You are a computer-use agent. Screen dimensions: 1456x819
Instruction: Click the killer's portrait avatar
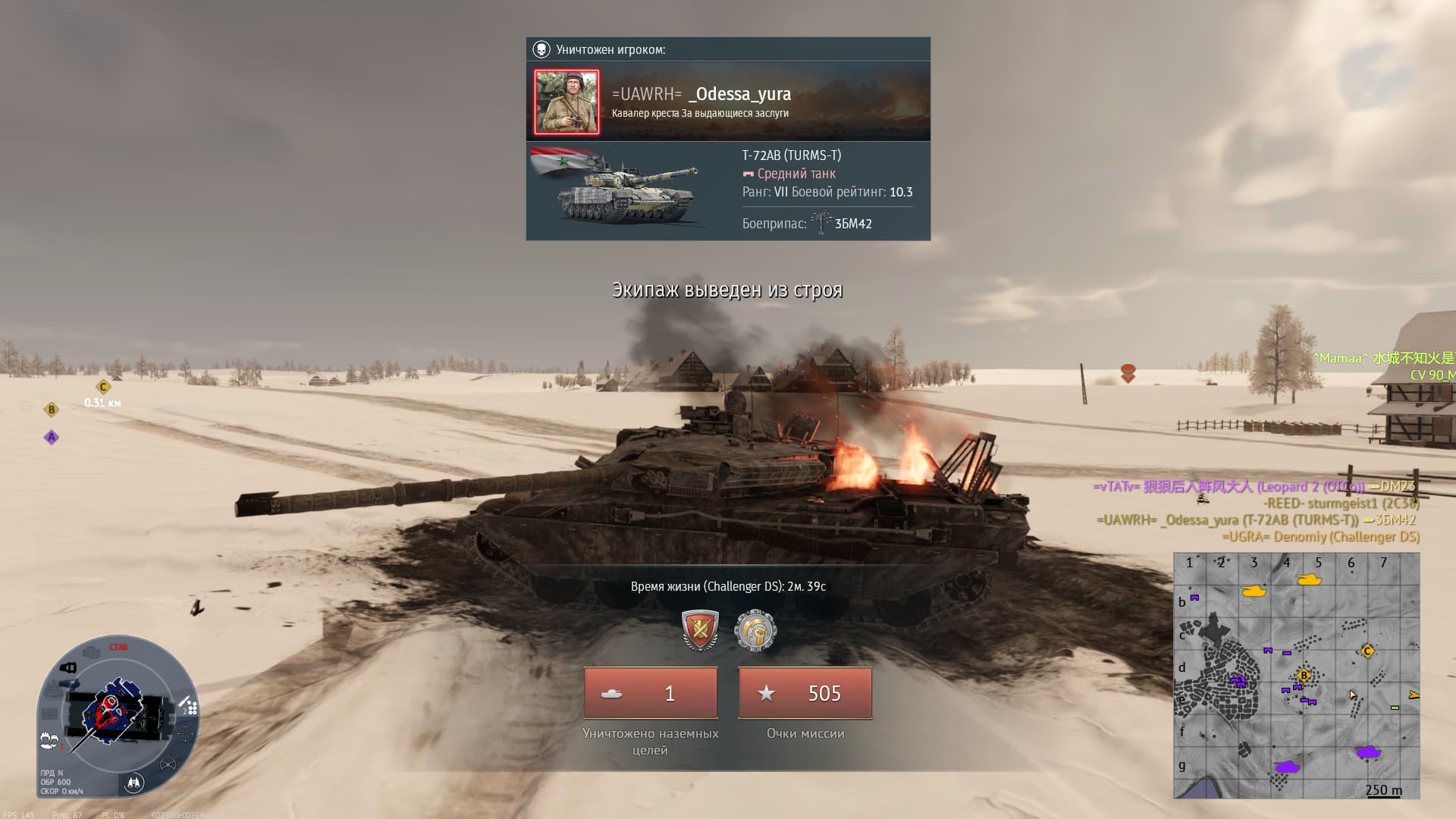tap(566, 102)
